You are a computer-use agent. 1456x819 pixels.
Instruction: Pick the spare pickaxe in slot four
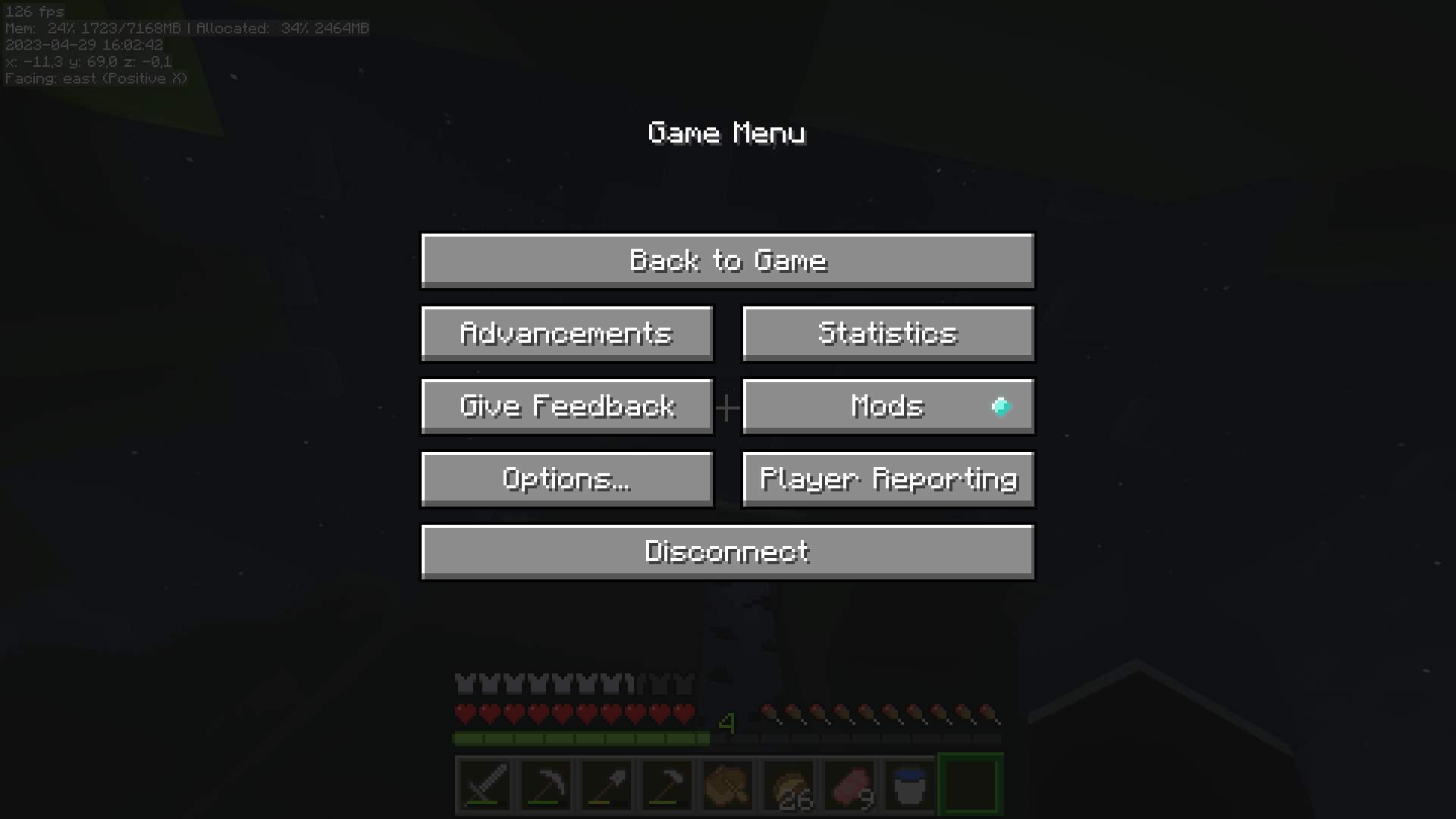click(x=667, y=784)
